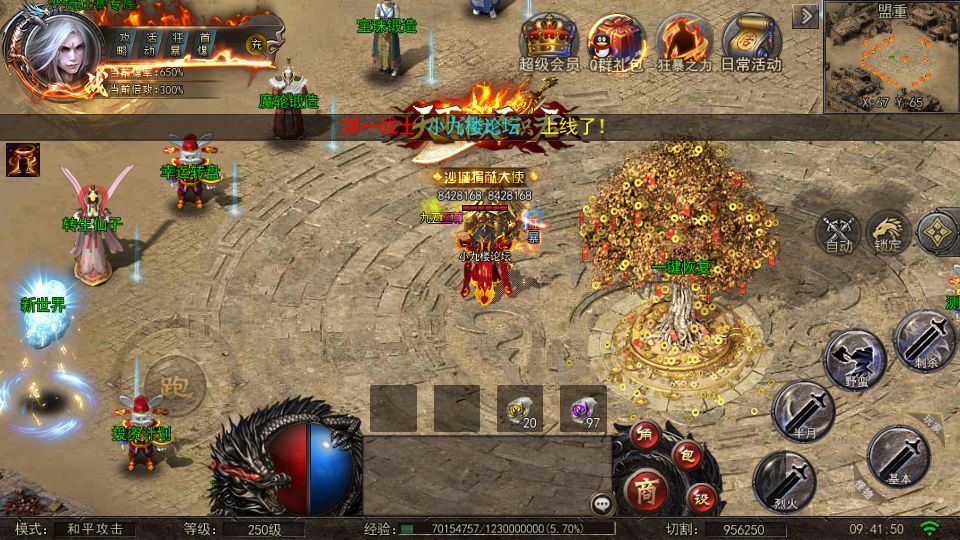The width and height of the screenshot is (960, 540).
Task: Open the 活动 events button
Action: pyautogui.click(x=150, y=43)
